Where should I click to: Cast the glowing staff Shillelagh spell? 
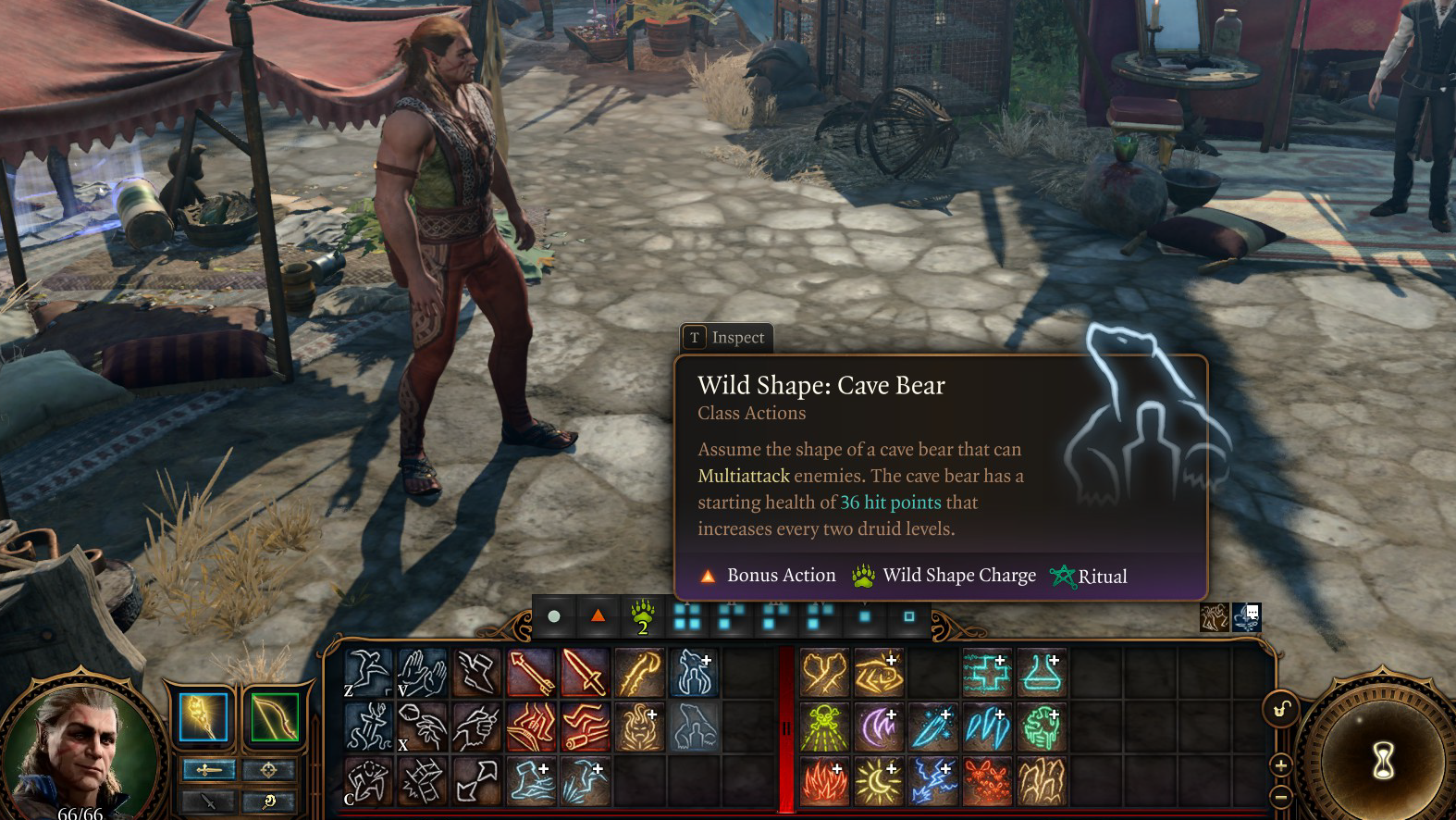click(639, 673)
